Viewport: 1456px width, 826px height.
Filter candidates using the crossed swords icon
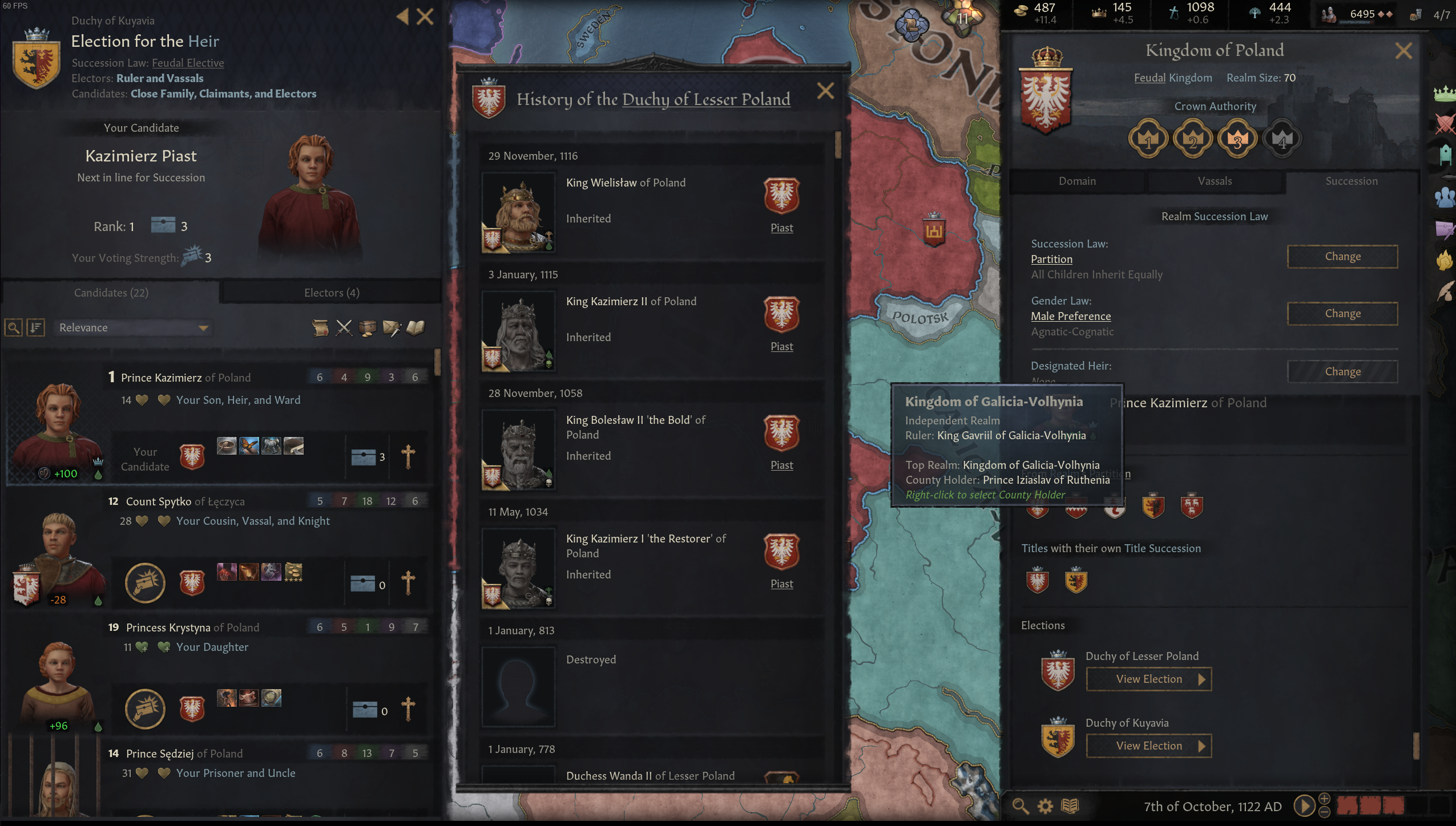(343, 327)
